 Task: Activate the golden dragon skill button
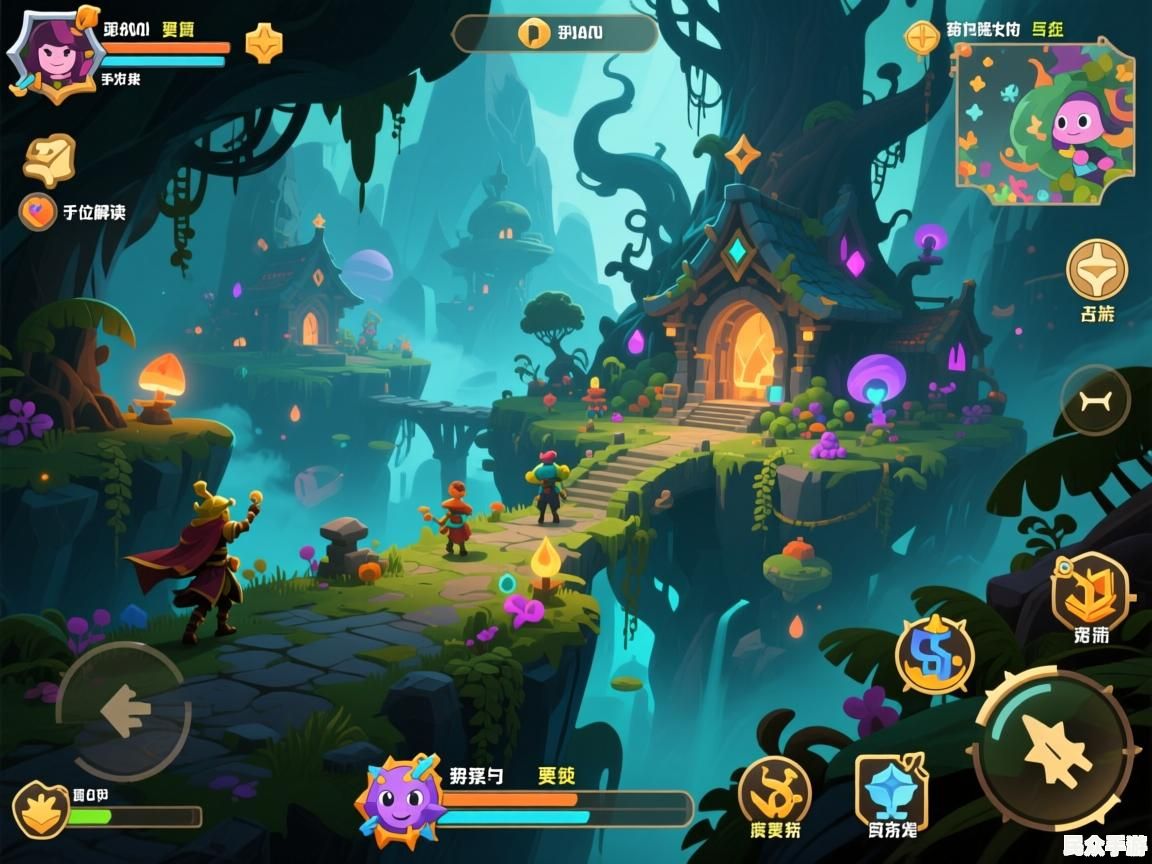click(x=775, y=792)
